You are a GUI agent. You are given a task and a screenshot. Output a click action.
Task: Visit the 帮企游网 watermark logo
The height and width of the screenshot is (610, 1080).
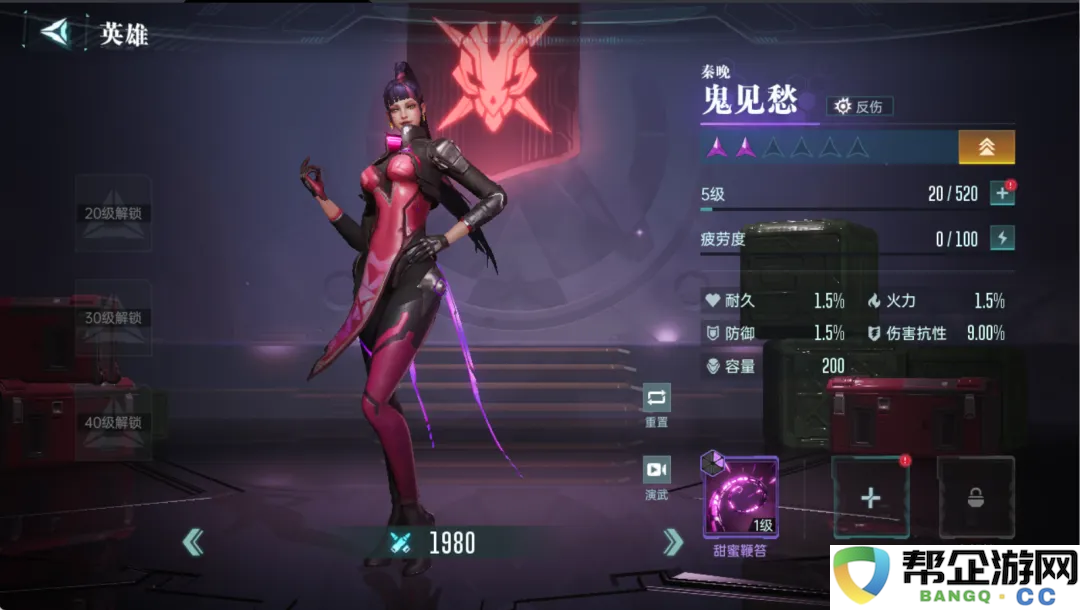tap(954, 577)
